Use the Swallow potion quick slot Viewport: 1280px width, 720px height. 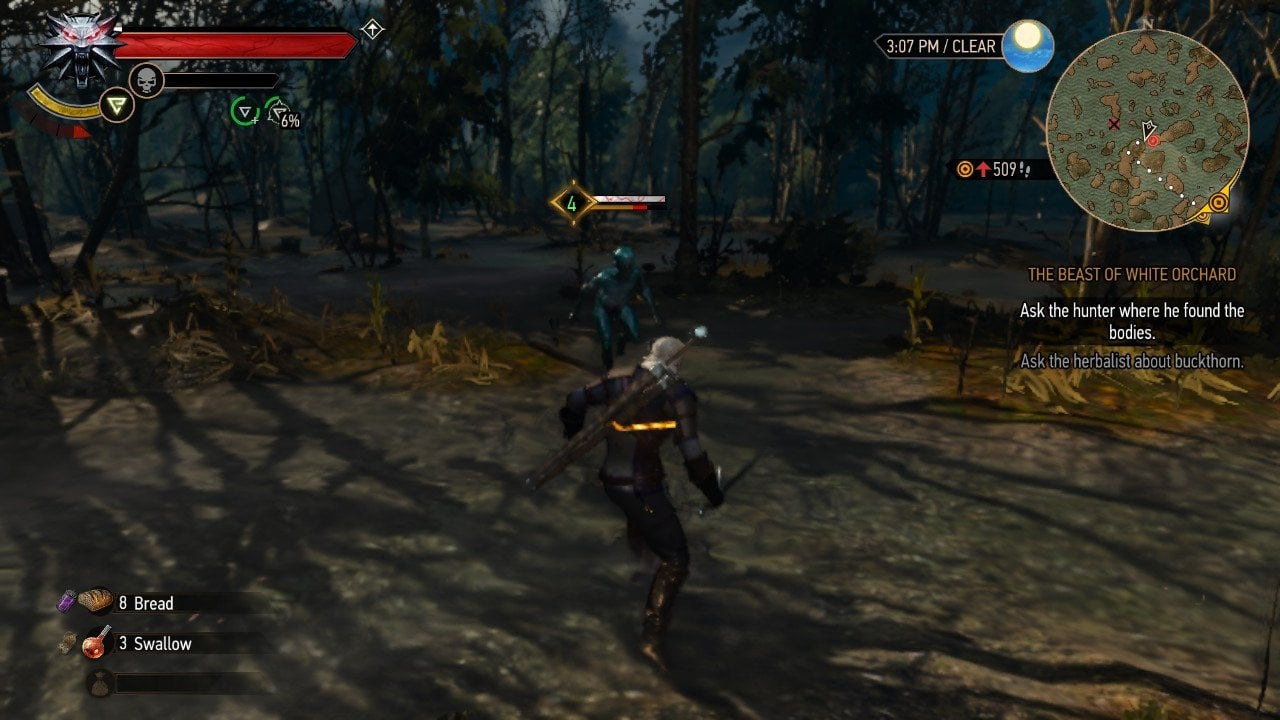pyautogui.click(x=97, y=642)
